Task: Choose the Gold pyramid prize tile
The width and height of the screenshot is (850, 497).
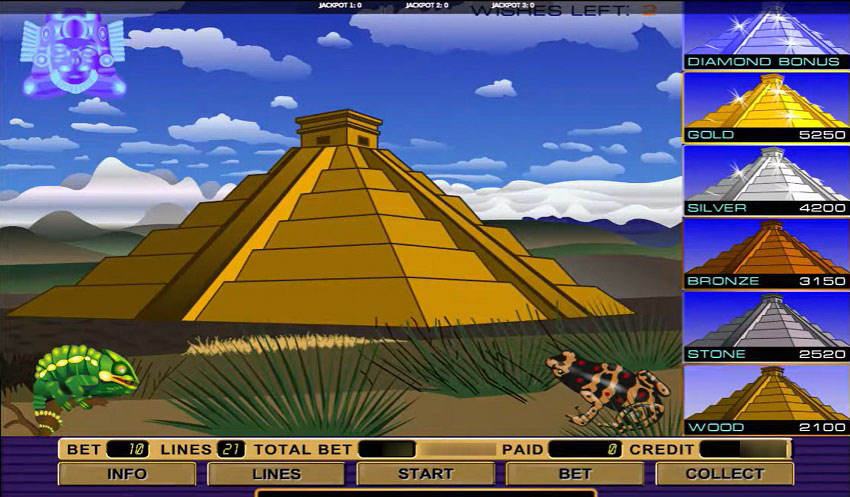Action: click(766, 108)
